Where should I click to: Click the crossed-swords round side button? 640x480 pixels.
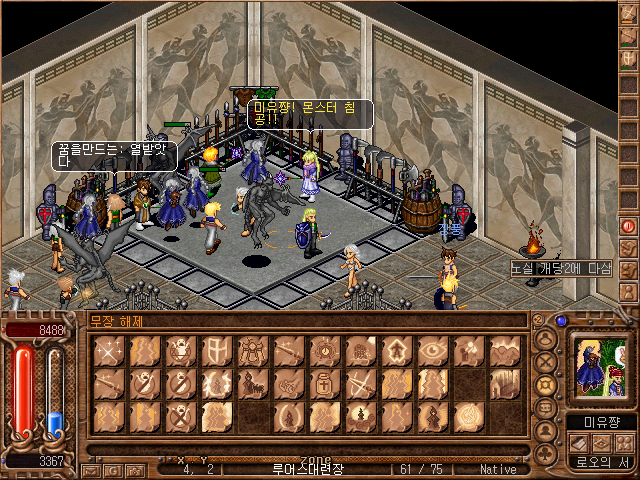coord(546,362)
